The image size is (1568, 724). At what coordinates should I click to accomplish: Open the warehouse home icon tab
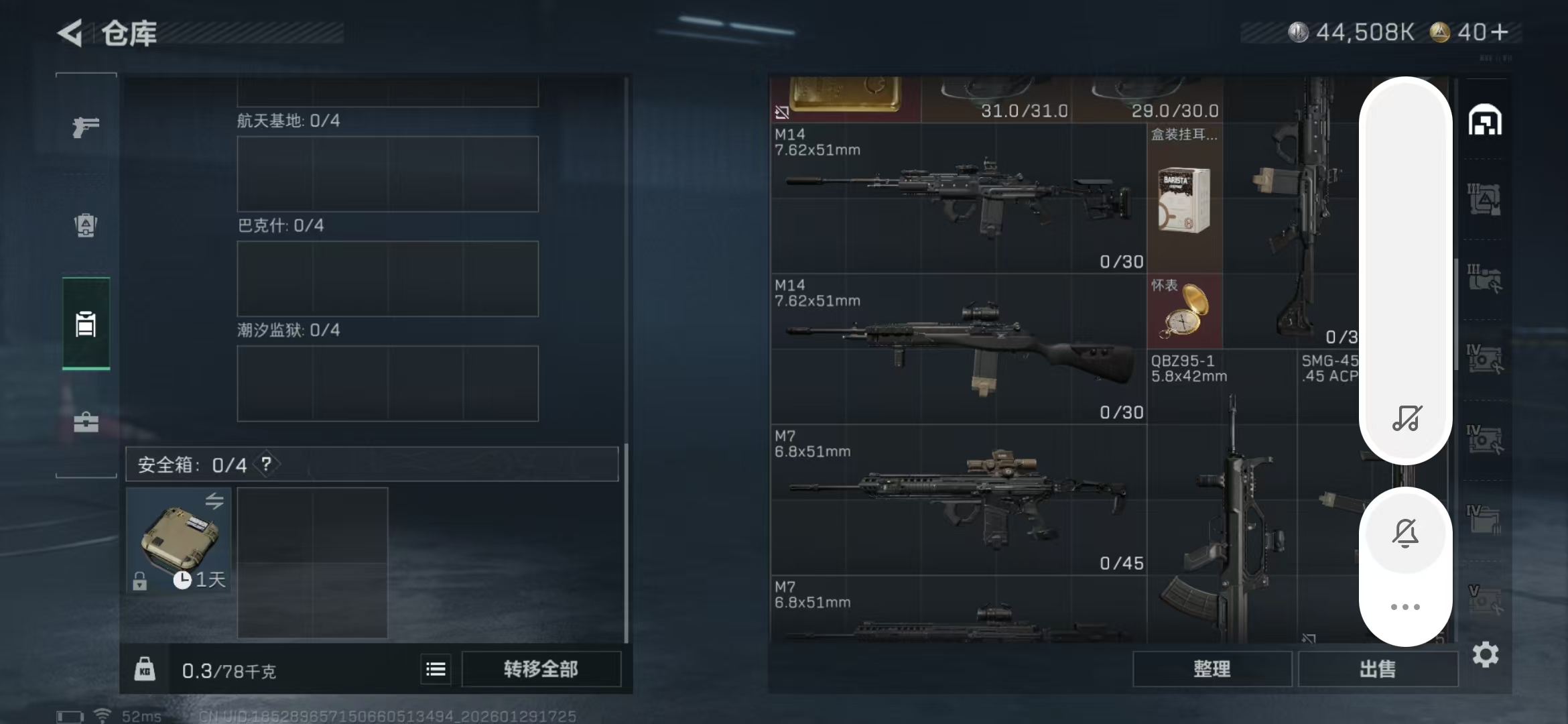[1485, 121]
